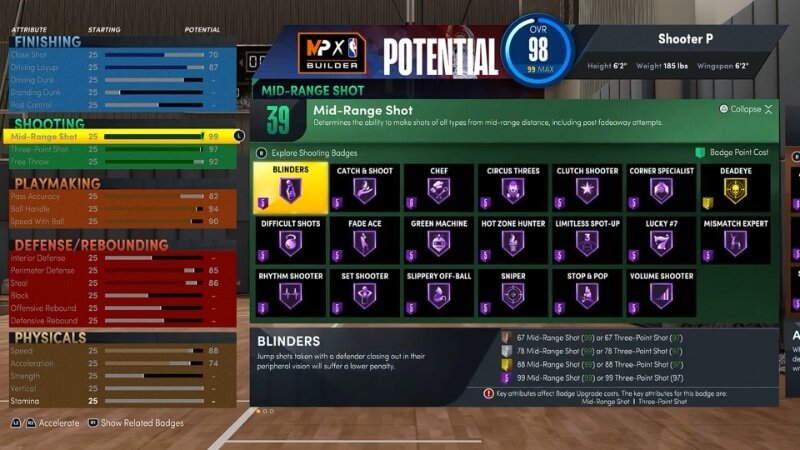Select the Fade Ace badge
Viewport: 800px width, 450px height.
pos(364,240)
